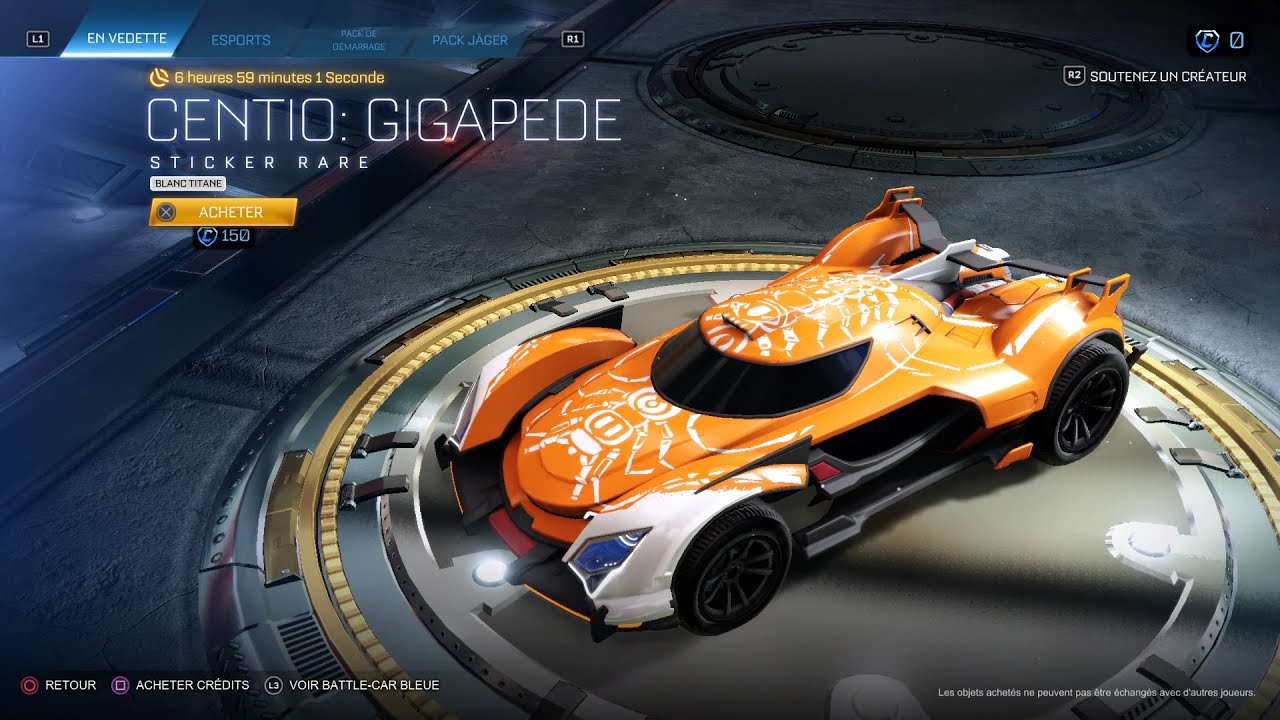Open the Acheter Crédits purchase option
Viewport: 1280px width, 720px height.
tap(192, 685)
